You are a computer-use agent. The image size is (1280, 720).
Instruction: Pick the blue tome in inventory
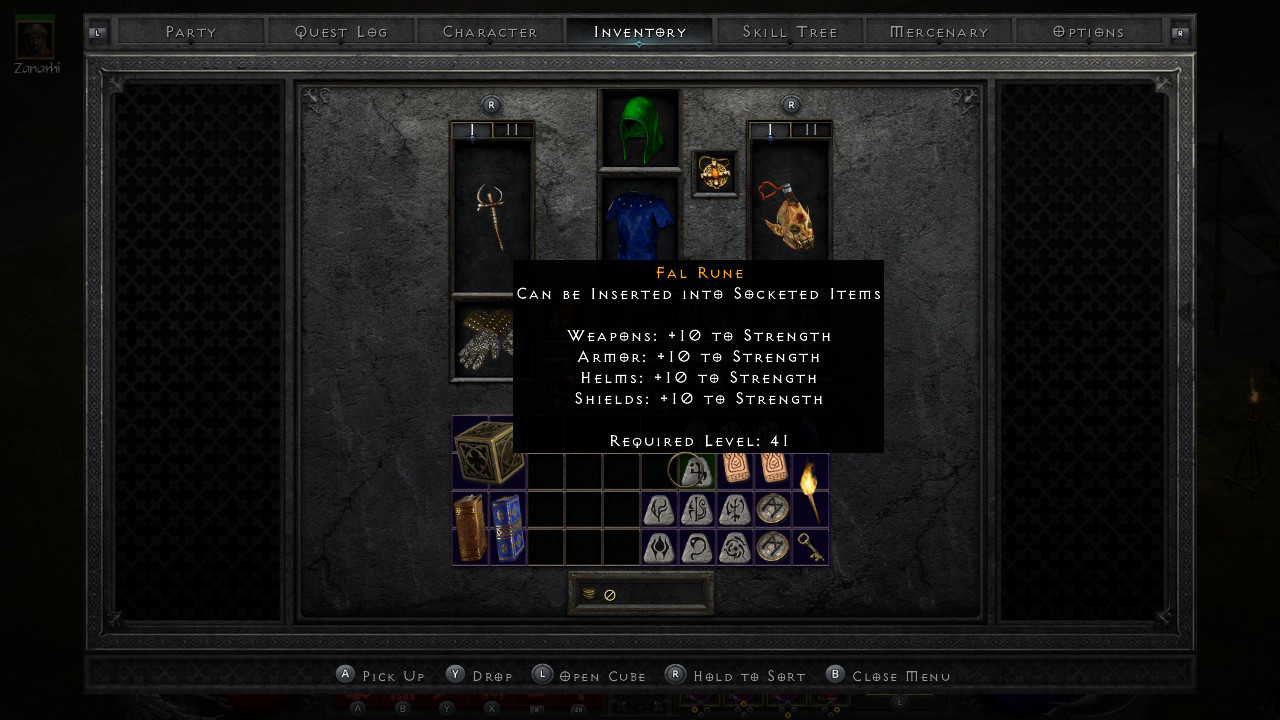pos(507,527)
